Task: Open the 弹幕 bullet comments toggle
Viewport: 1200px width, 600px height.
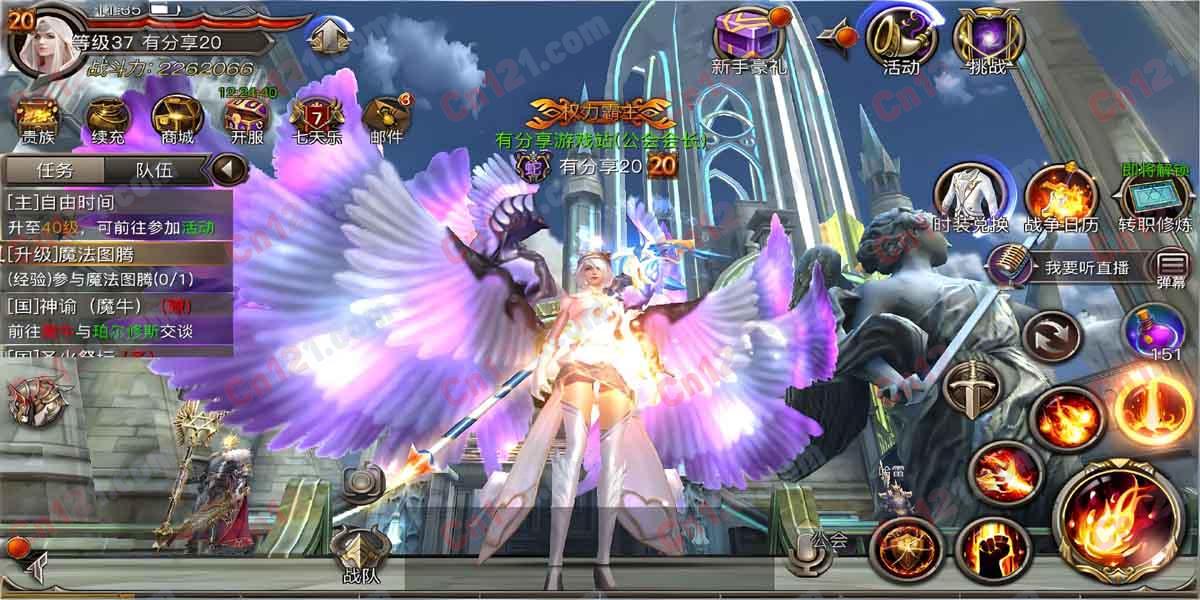Action: tap(1171, 268)
